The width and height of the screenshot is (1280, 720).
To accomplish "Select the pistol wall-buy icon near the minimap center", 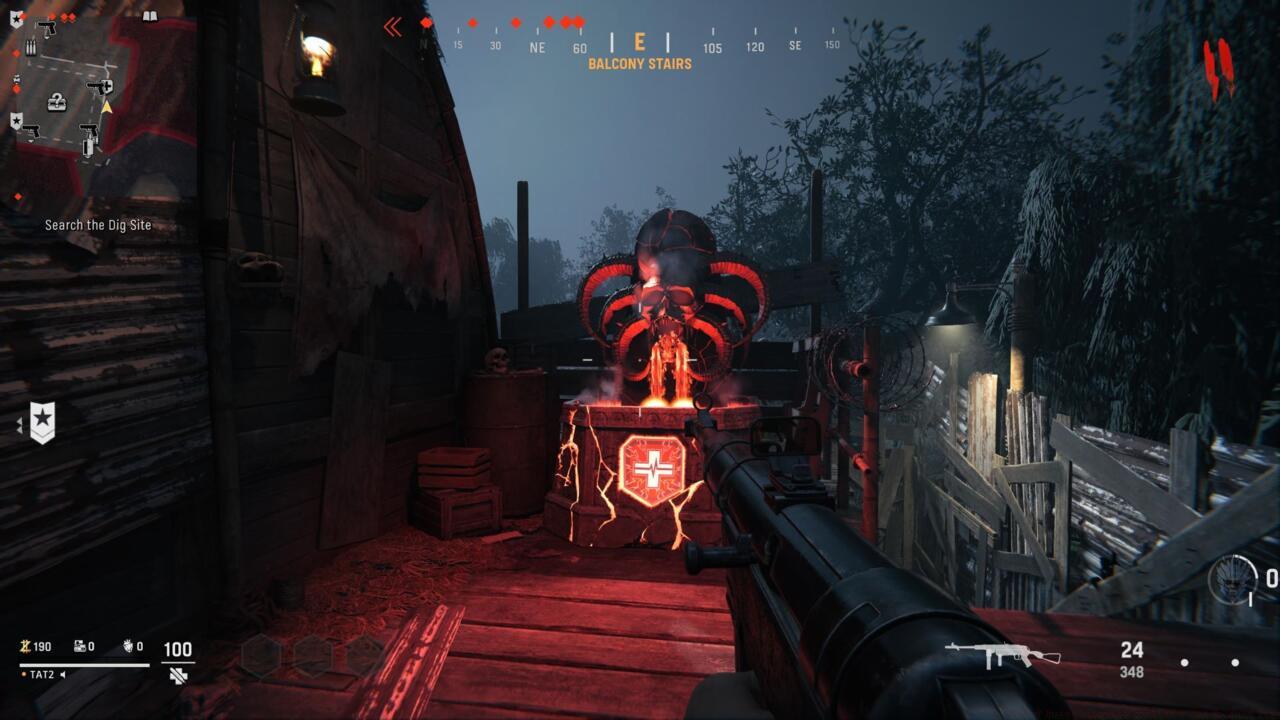I will pyautogui.click(x=89, y=130).
